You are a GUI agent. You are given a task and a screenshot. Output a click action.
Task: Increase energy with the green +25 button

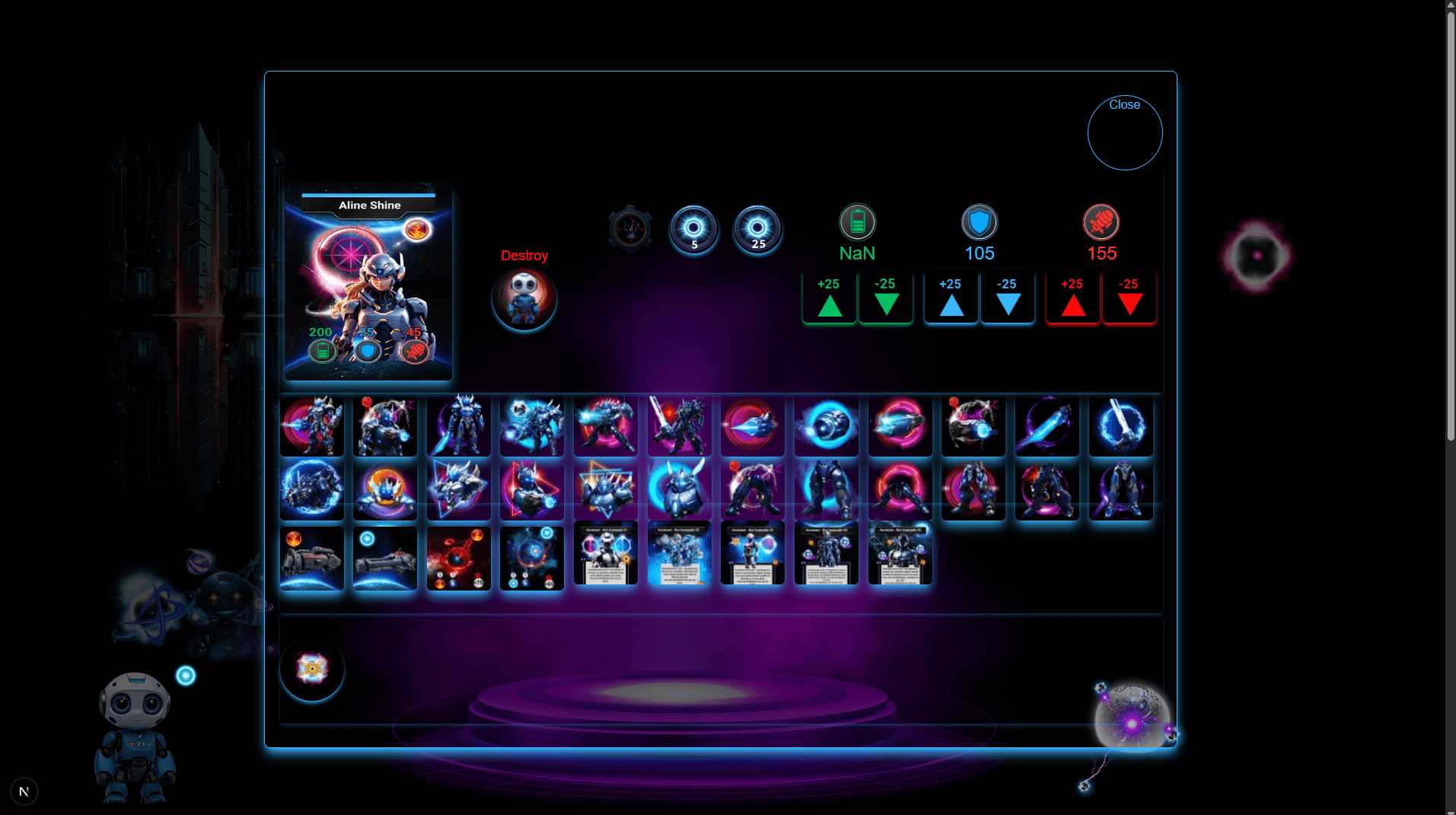coord(829,298)
